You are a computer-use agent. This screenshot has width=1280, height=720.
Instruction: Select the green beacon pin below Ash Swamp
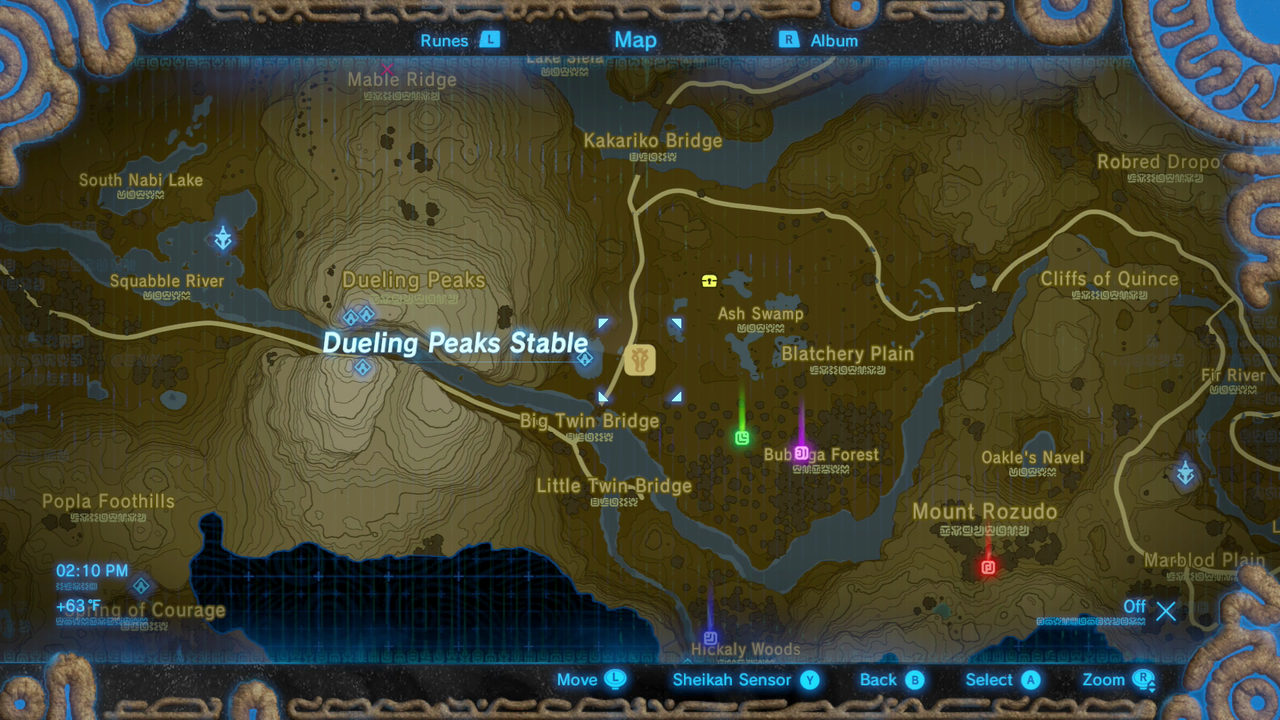(x=743, y=438)
